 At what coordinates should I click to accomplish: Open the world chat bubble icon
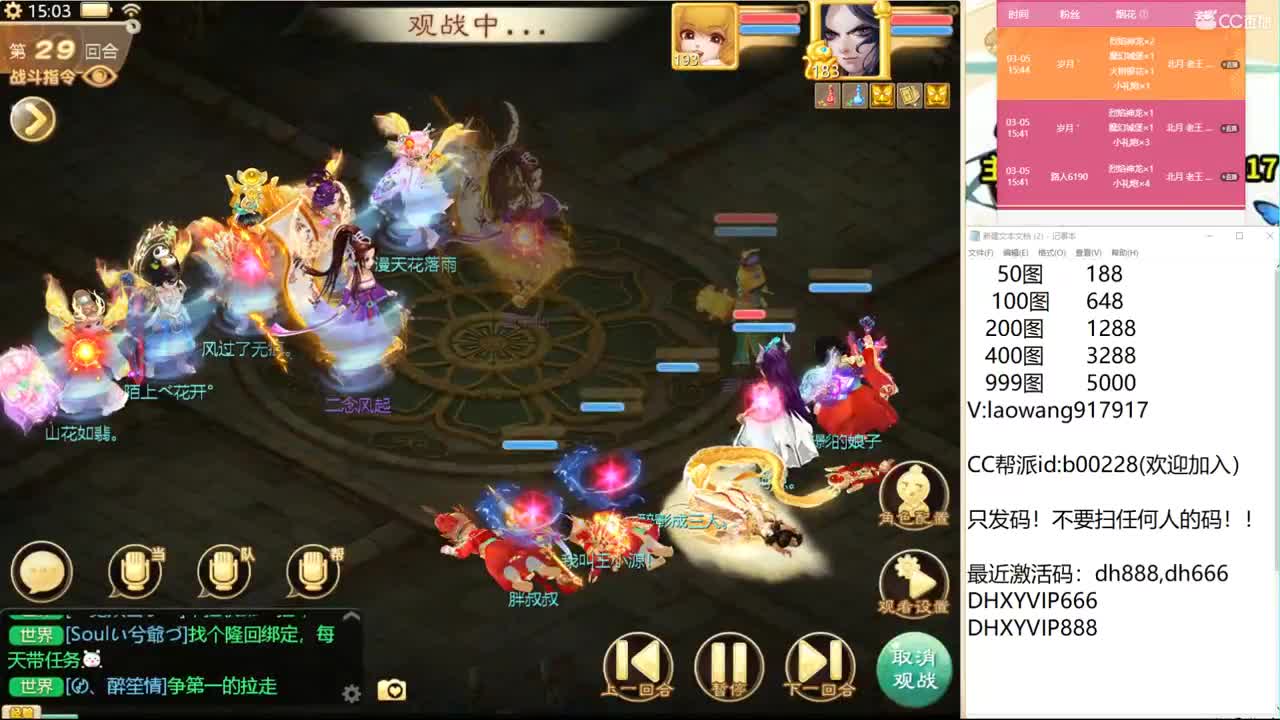[x=40, y=570]
